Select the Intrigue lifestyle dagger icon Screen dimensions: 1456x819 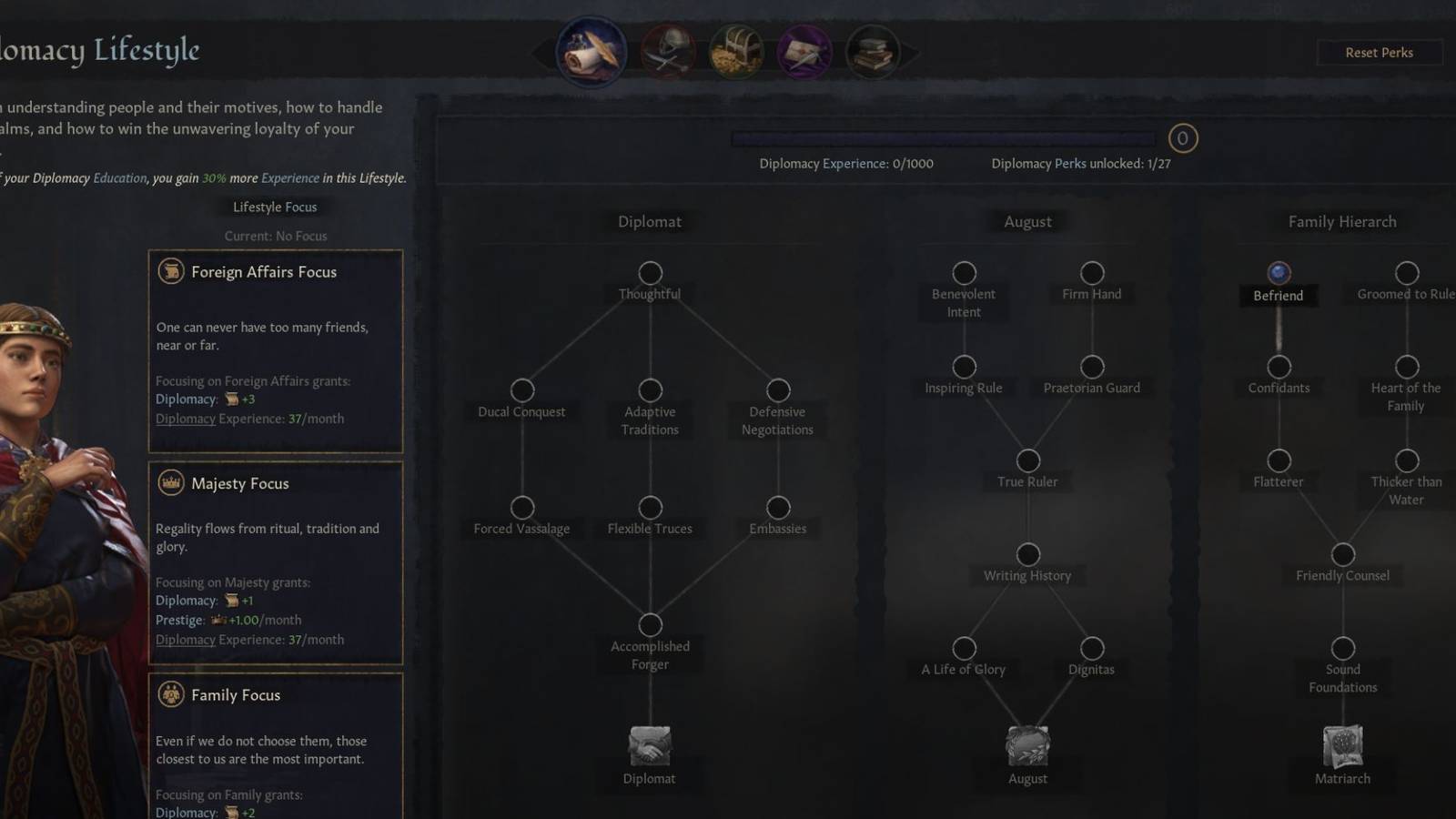pyautogui.click(x=804, y=52)
